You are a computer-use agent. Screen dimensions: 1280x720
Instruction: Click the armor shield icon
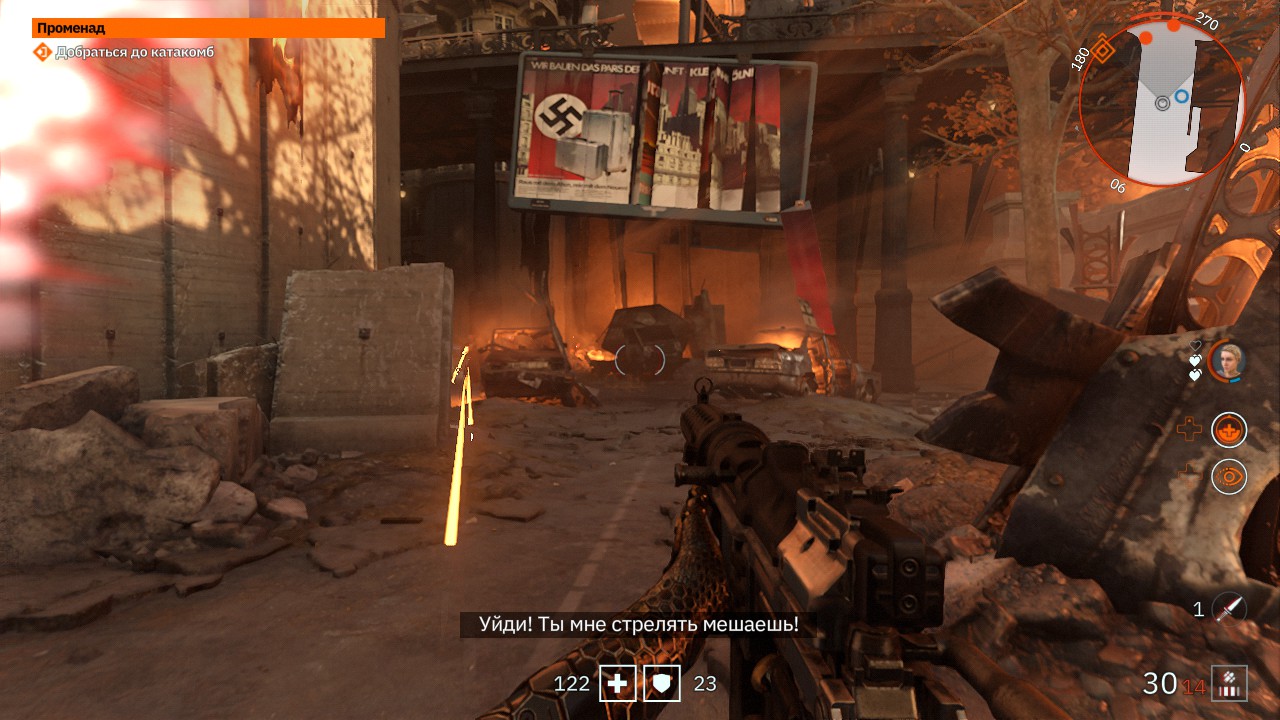point(662,684)
